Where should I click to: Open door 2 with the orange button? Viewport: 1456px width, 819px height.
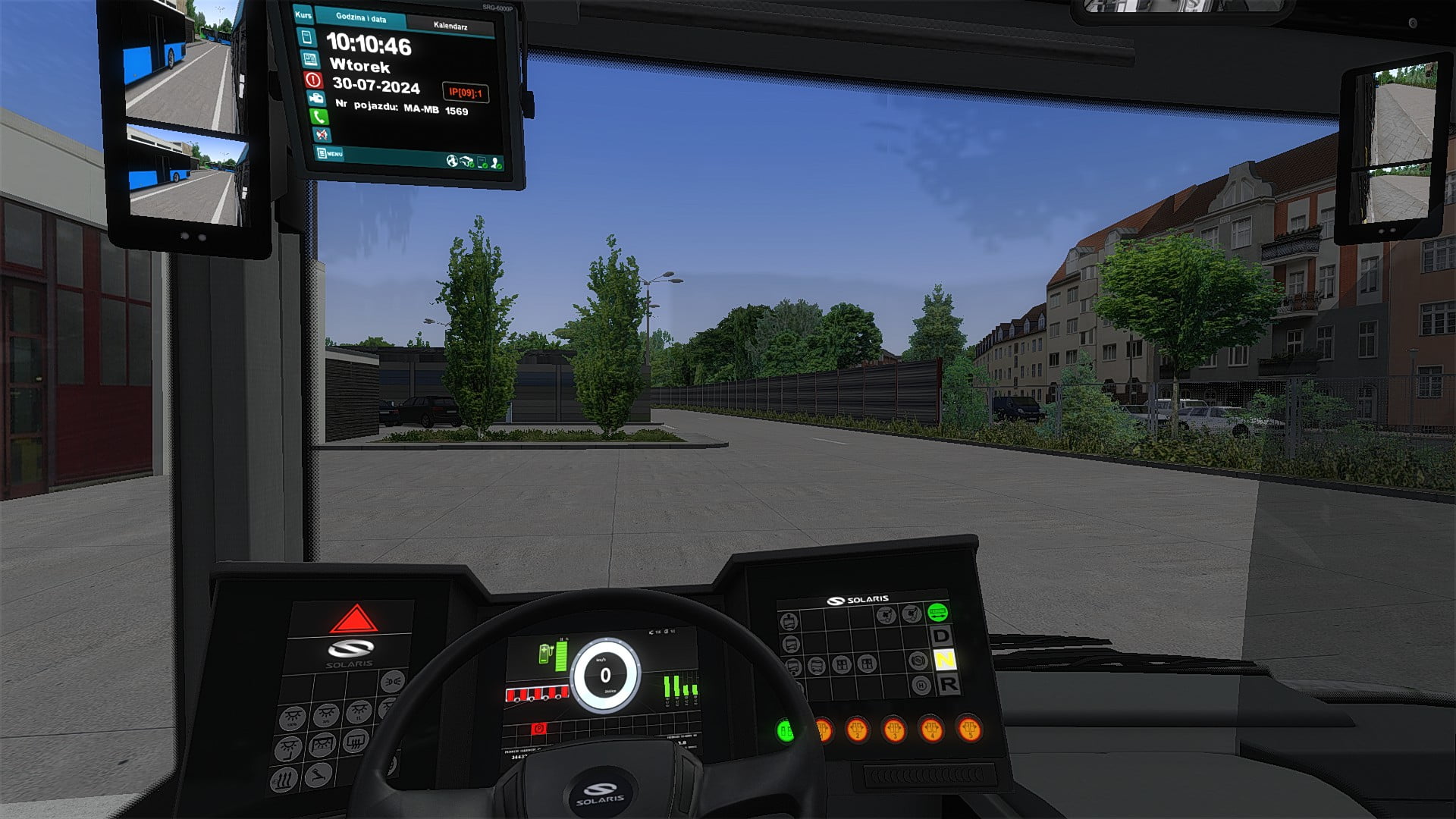pyautogui.click(x=857, y=730)
